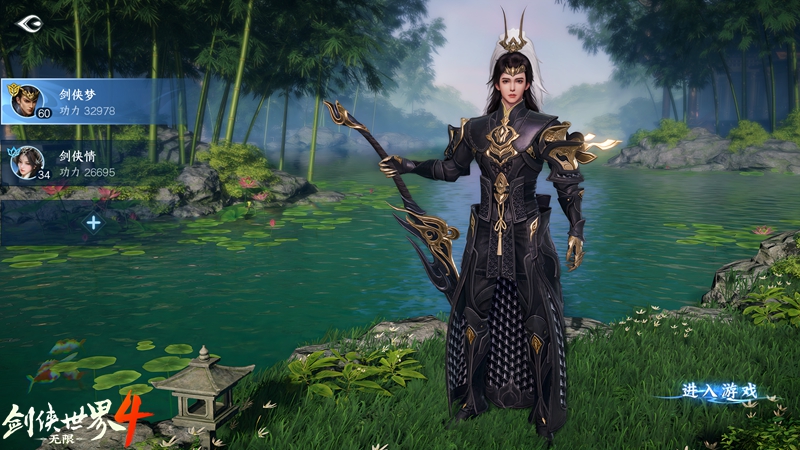Click the back arrow button
800x450 pixels.
(29, 23)
